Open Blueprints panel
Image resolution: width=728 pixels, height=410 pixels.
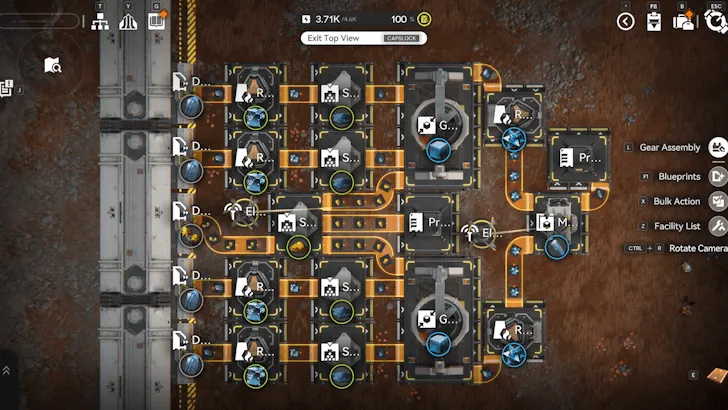tap(717, 175)
